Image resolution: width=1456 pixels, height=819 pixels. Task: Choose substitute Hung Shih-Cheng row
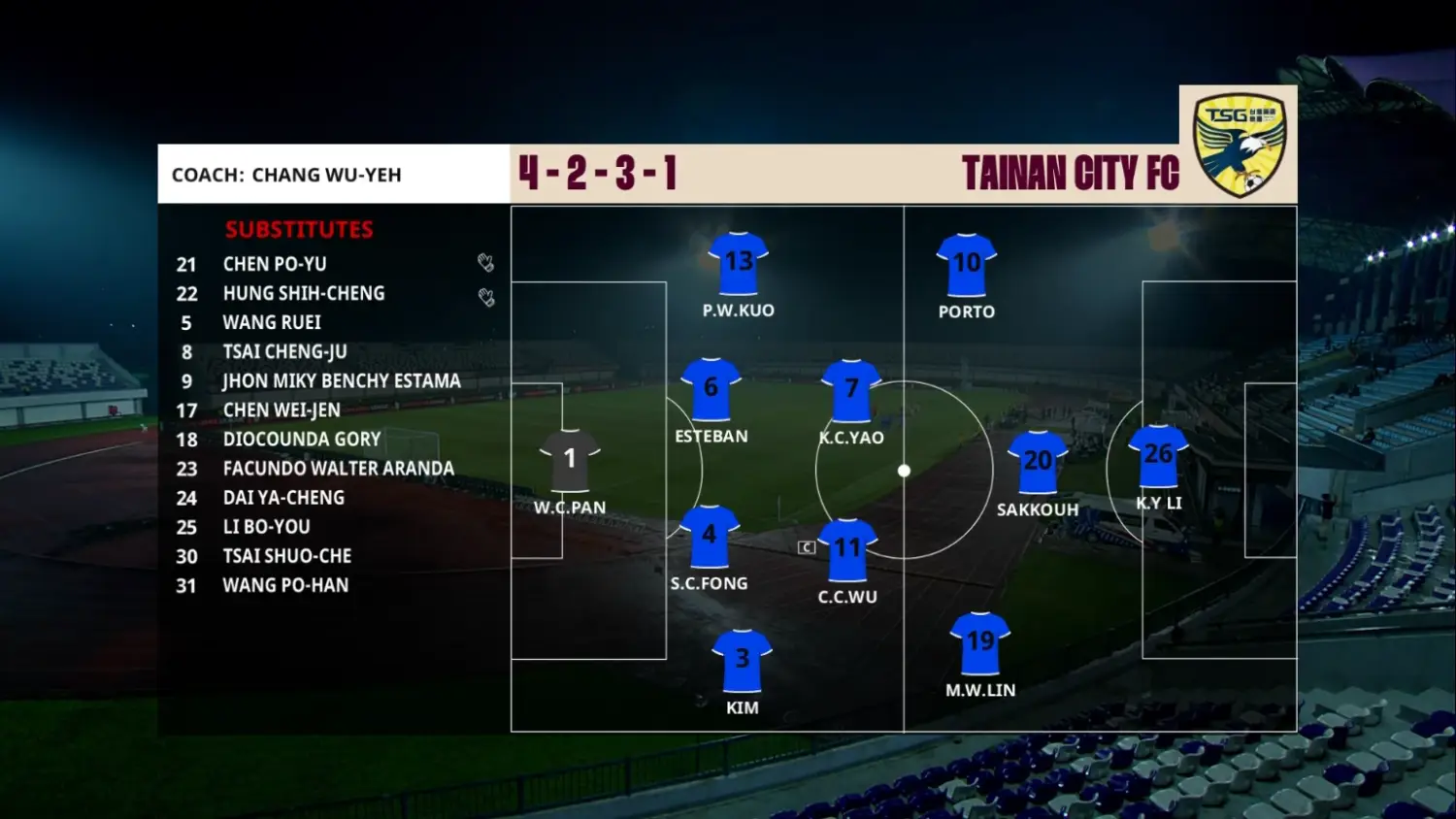pos(304,293)
